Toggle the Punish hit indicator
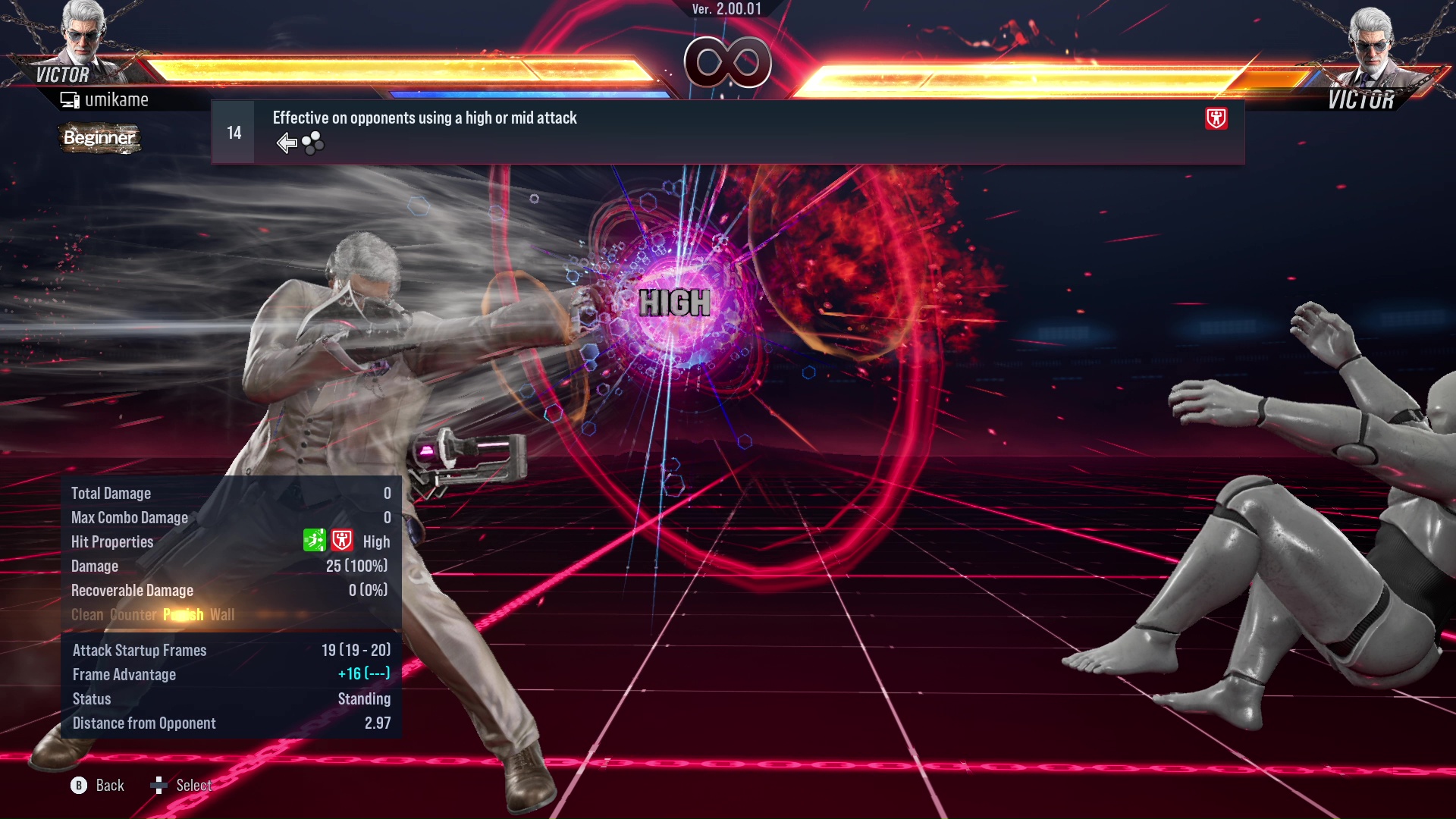 182,615
